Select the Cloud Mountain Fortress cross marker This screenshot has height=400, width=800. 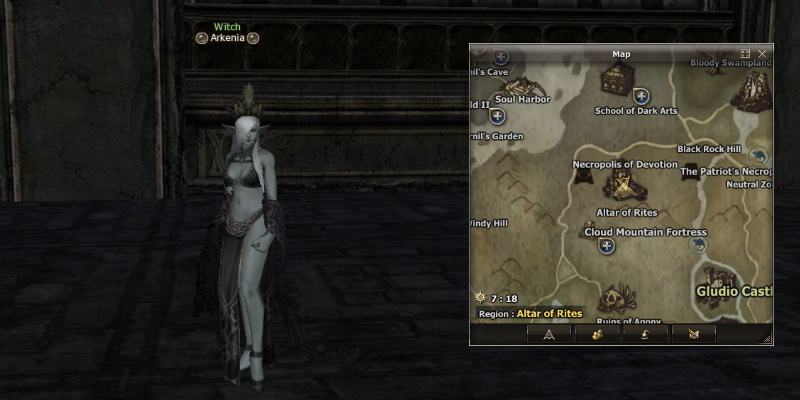coord(607,246)
